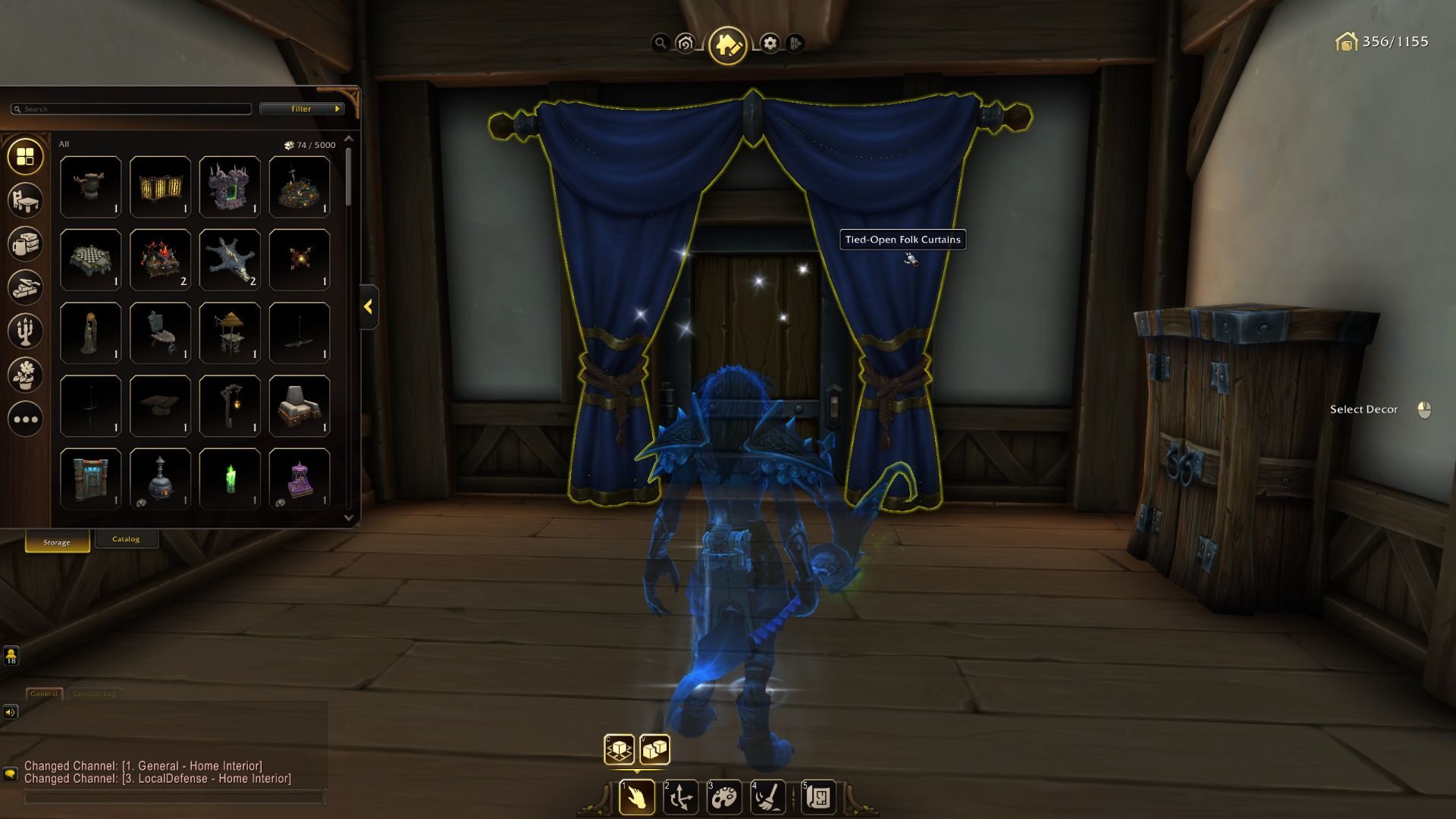
Task: Open the filter dropdown
Action: coord(300,108)
